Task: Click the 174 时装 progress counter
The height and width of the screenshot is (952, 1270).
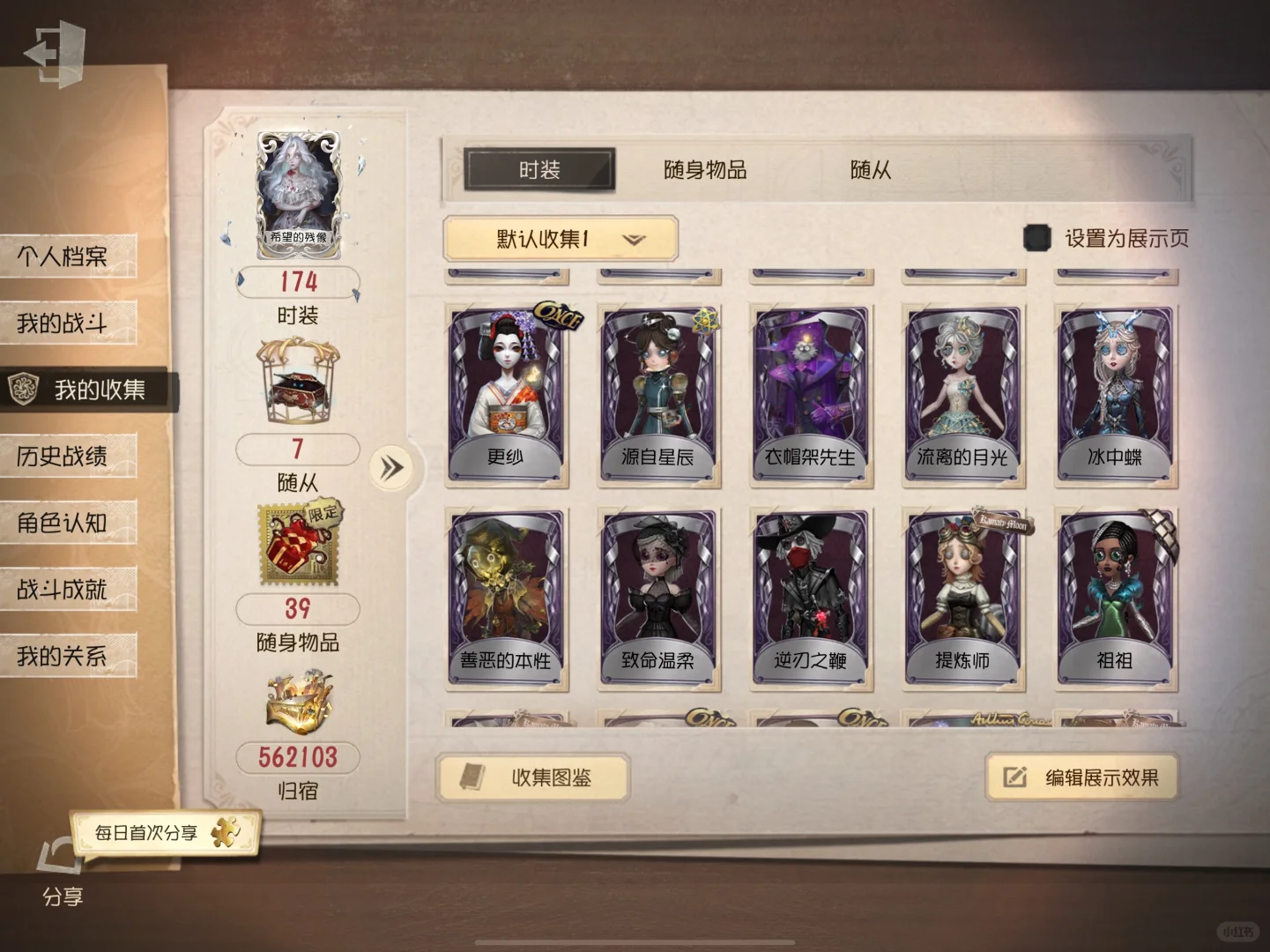Action: 296,283
